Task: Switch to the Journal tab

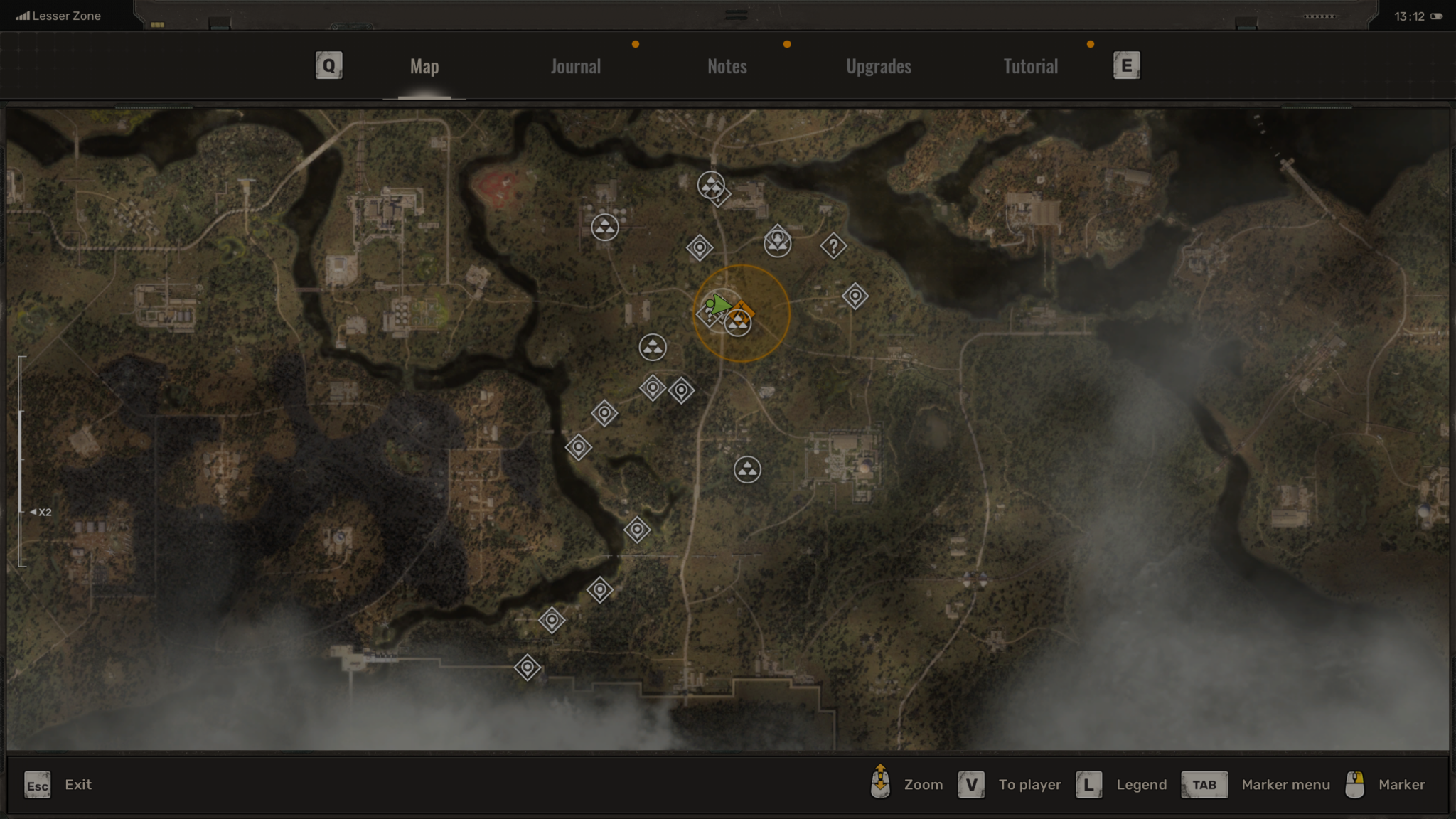Action: point(575,66)
